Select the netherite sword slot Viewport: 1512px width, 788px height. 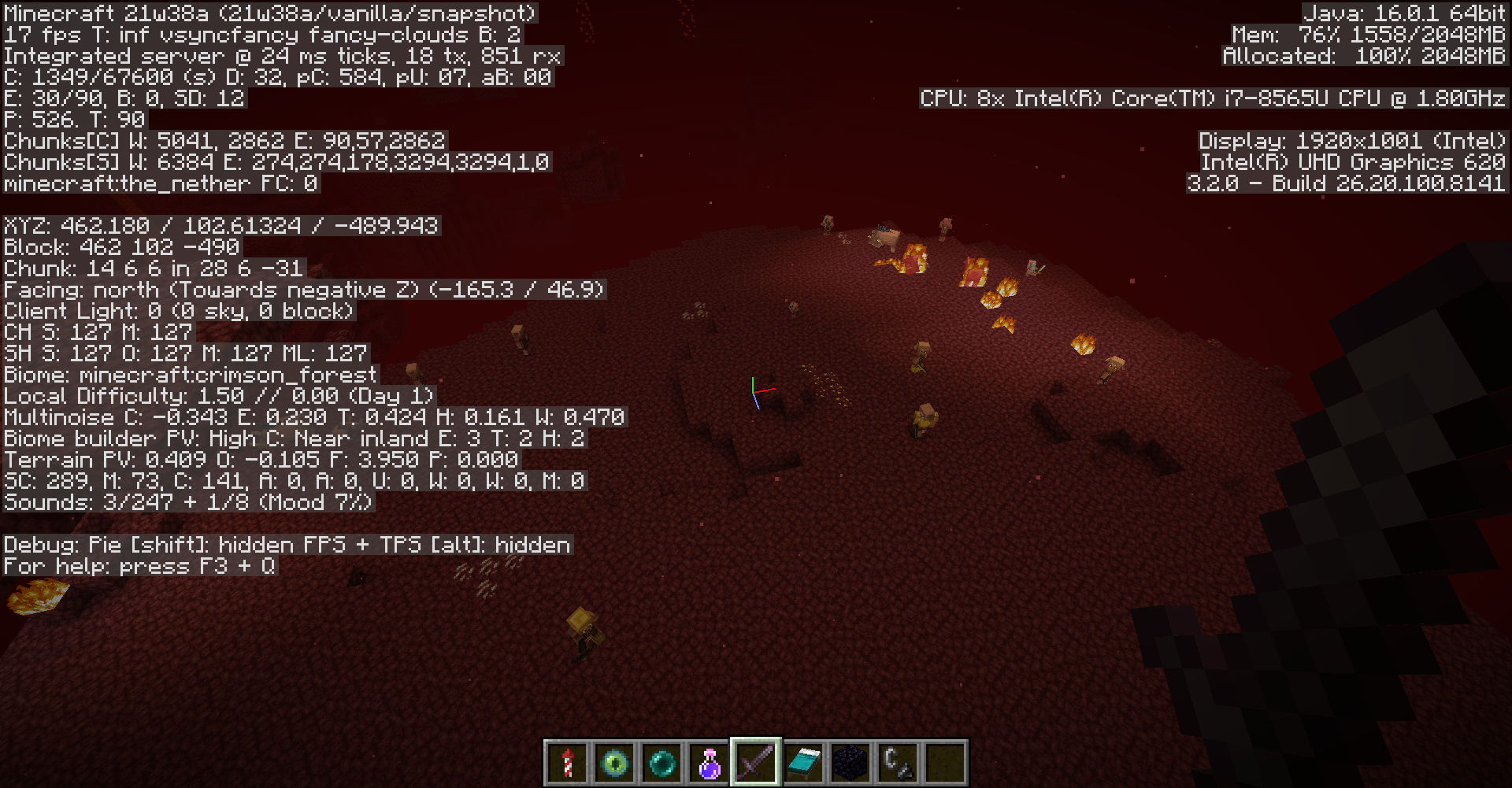[756, 762]
